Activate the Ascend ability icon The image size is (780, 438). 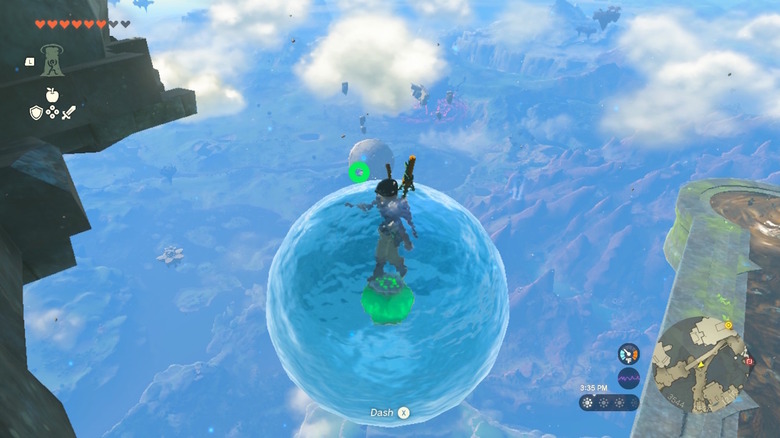point(52,61)
